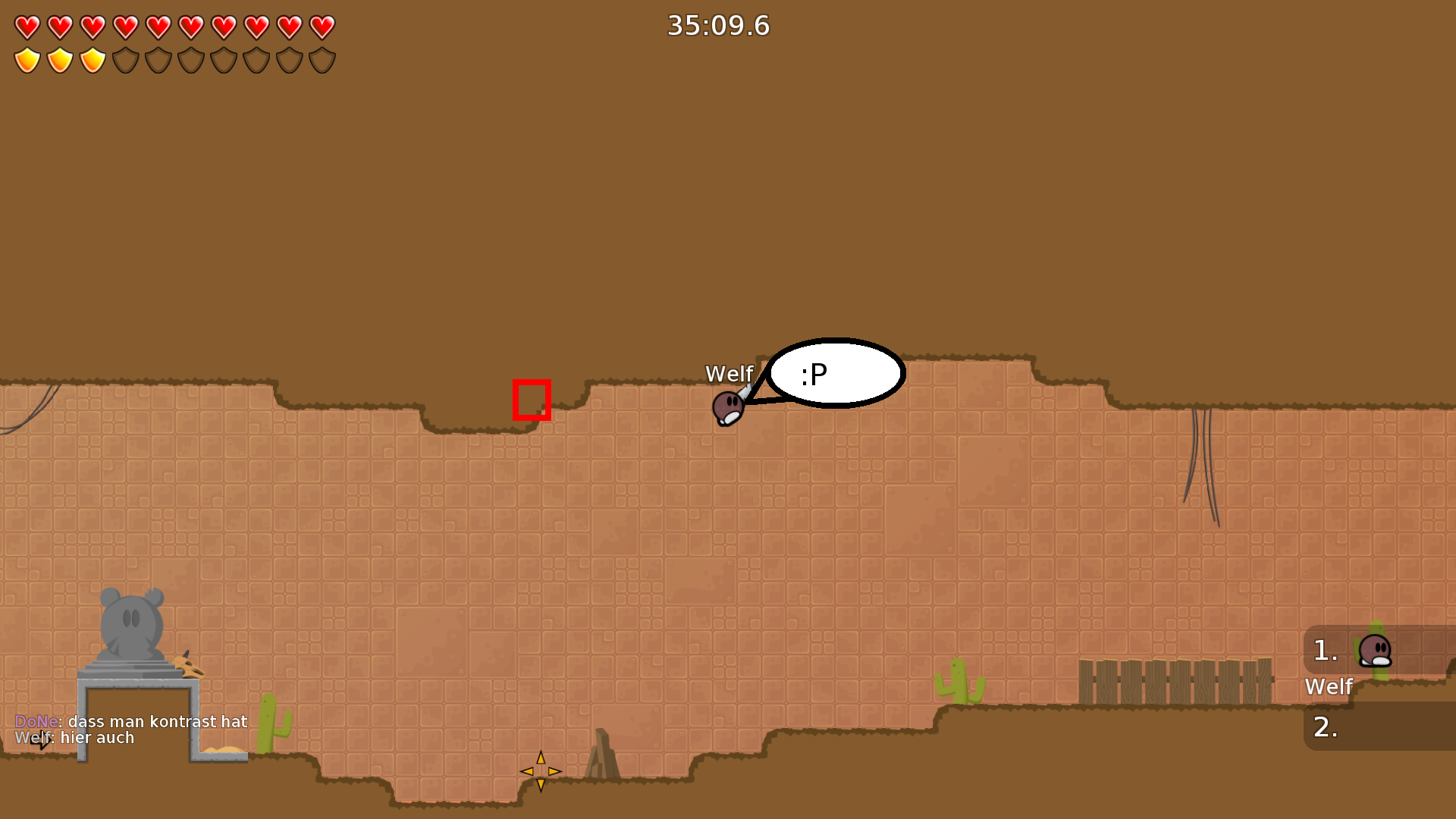
Task: Click the match timer showing 35:09.6
Action: tap(717, 25)
